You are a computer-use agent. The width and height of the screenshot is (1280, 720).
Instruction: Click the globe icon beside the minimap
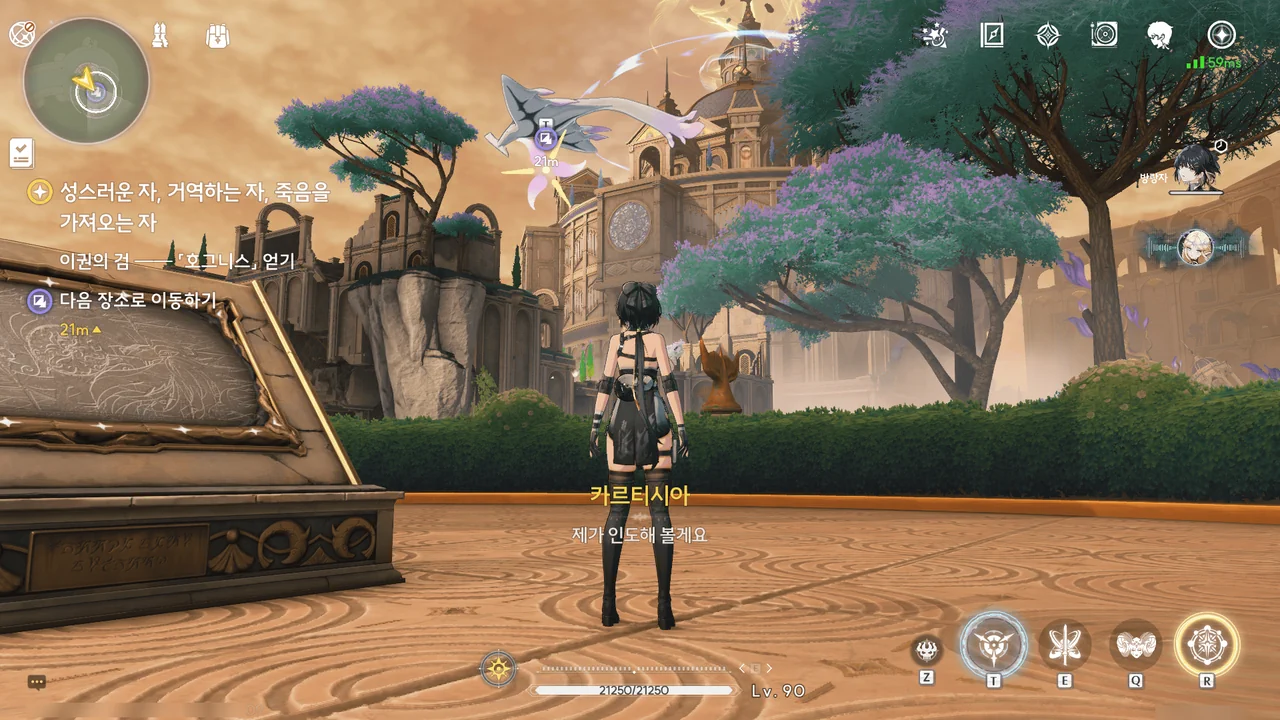click(x=21, y=34)
